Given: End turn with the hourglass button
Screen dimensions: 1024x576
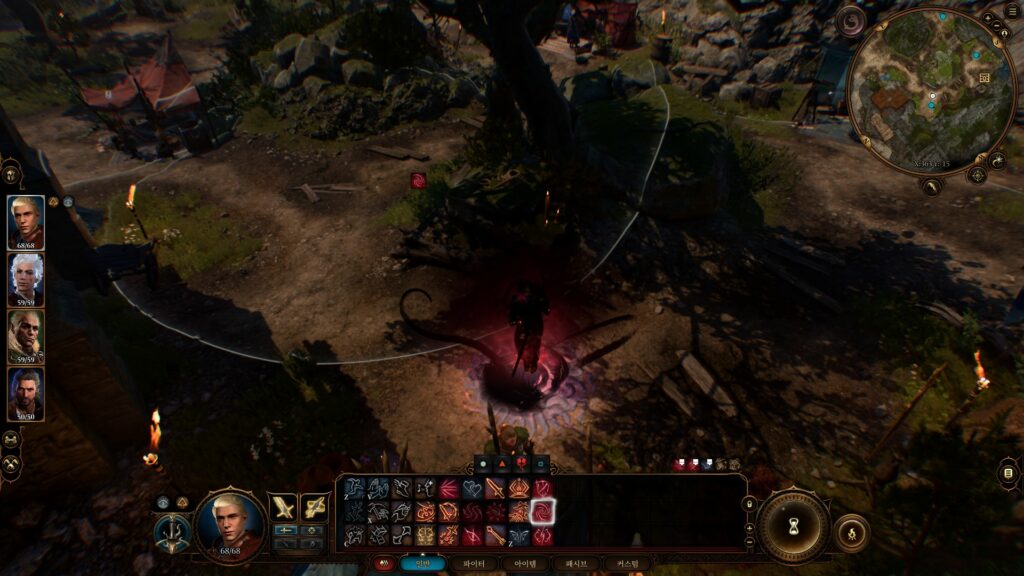Looking at the screenshot, I should (x=793, y=525).
